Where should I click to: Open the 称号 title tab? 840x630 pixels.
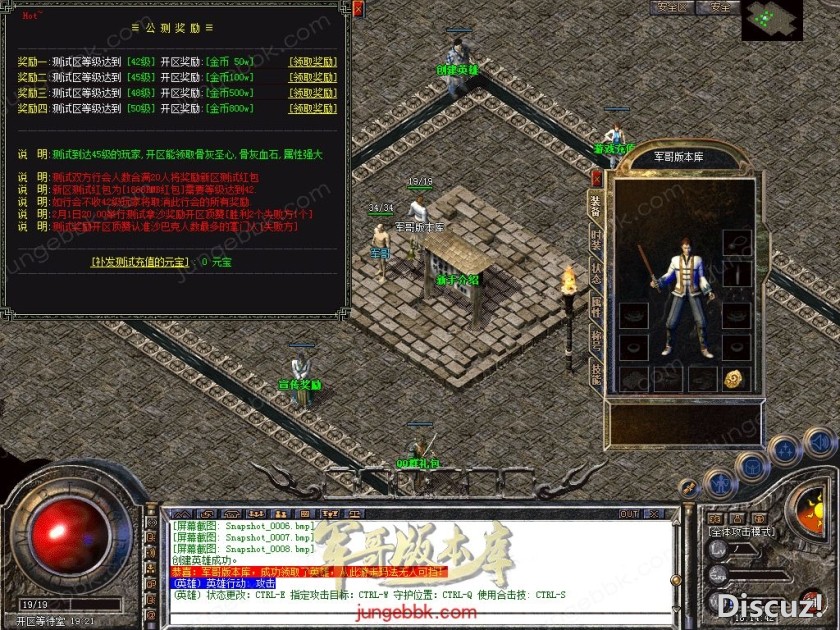(x=596, y=340)
